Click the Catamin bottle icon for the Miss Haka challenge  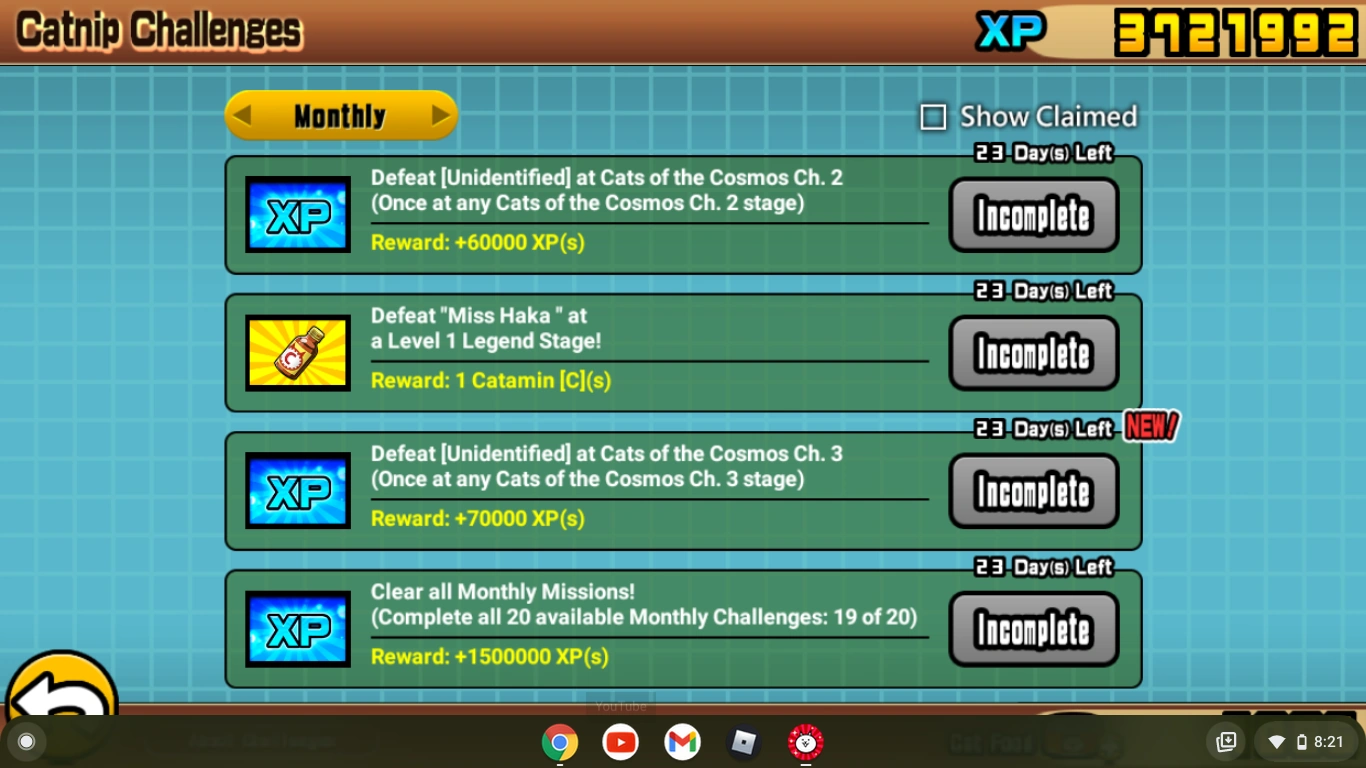click(297, 351)
